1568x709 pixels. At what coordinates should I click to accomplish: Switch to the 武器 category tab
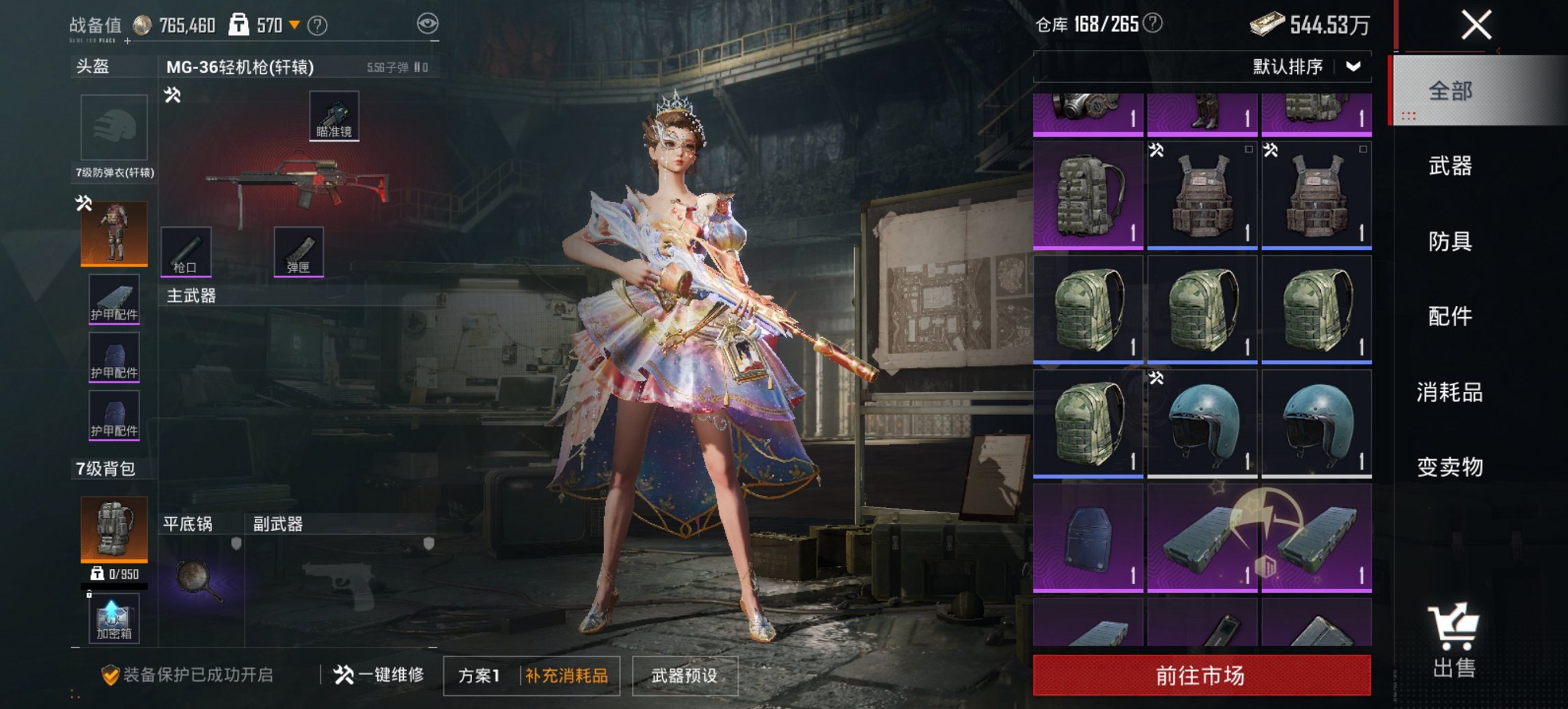(1450, 166)
